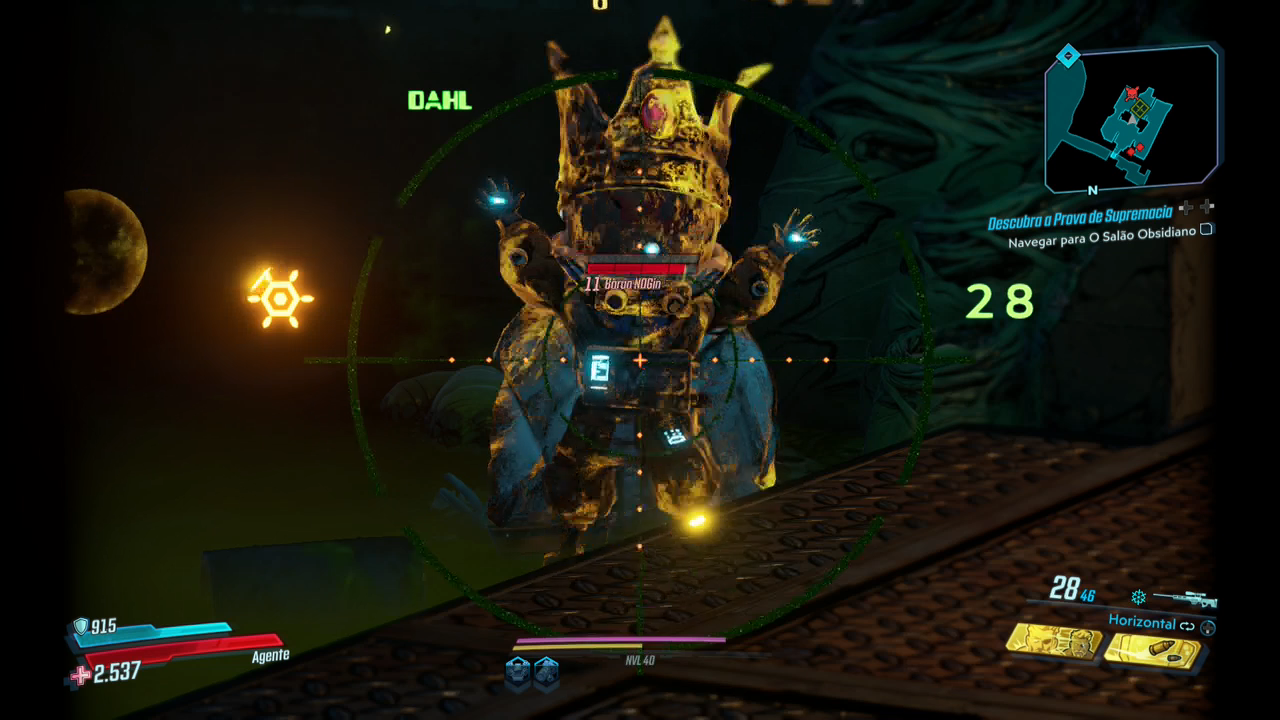Image resolution: width=1280 pixels, height=720 pixels.
Task: Activate the gold bullet skill card
Action: [x=1152, y=652]
